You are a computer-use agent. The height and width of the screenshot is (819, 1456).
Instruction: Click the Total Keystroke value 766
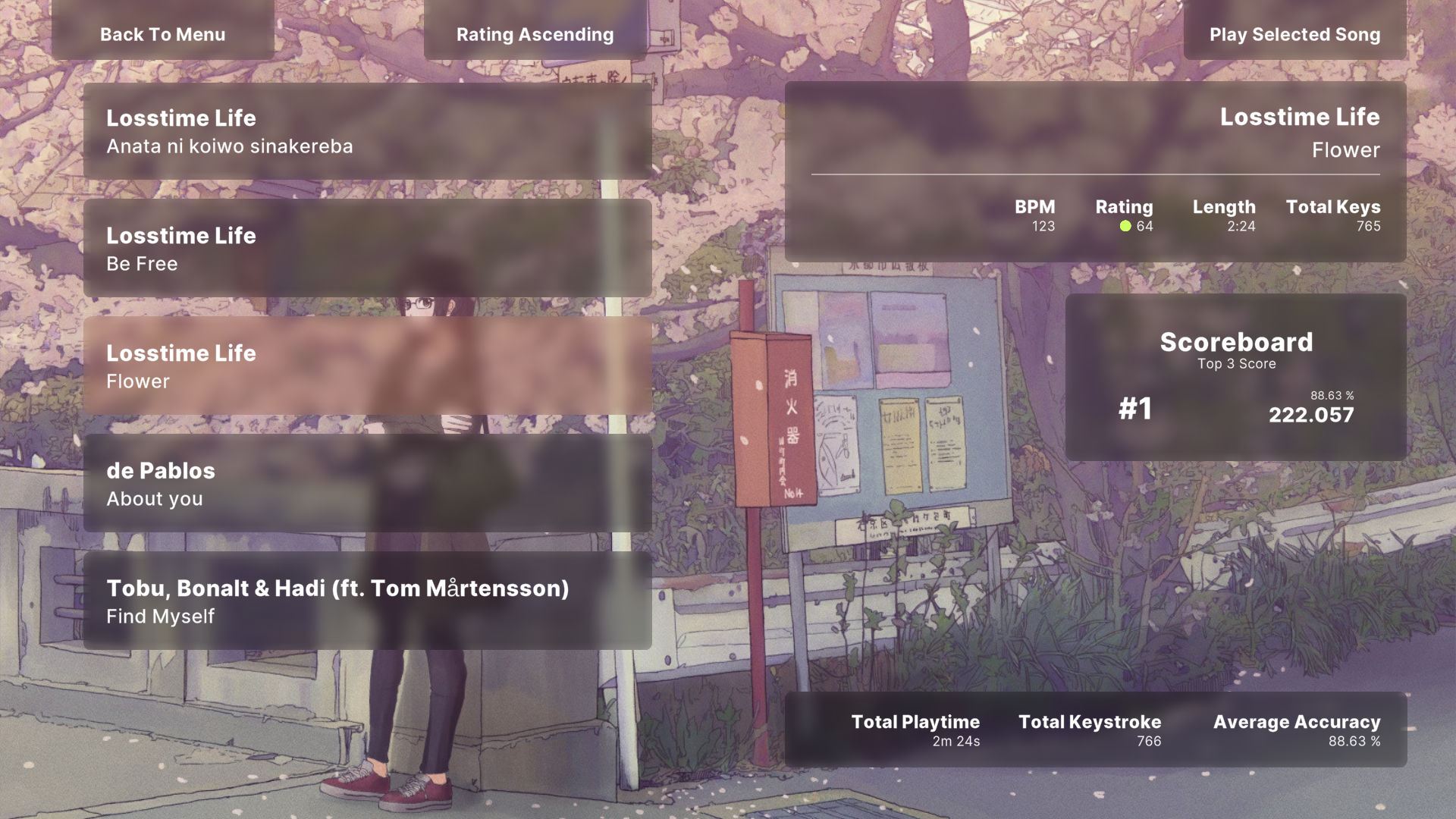click(x=1149, y=741)
